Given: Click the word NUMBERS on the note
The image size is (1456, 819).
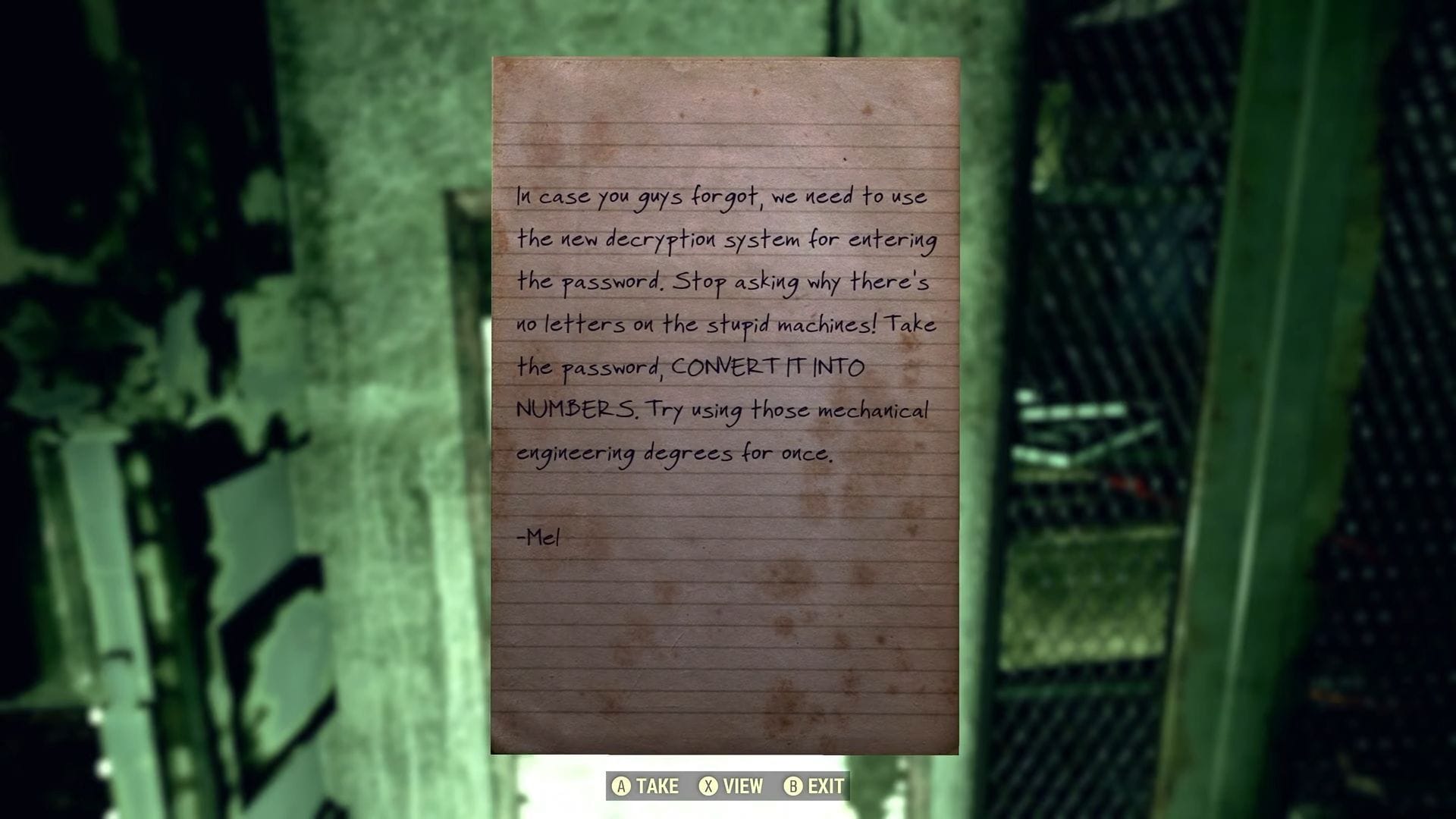Looking at the screenshot, I should click(577, 410).
